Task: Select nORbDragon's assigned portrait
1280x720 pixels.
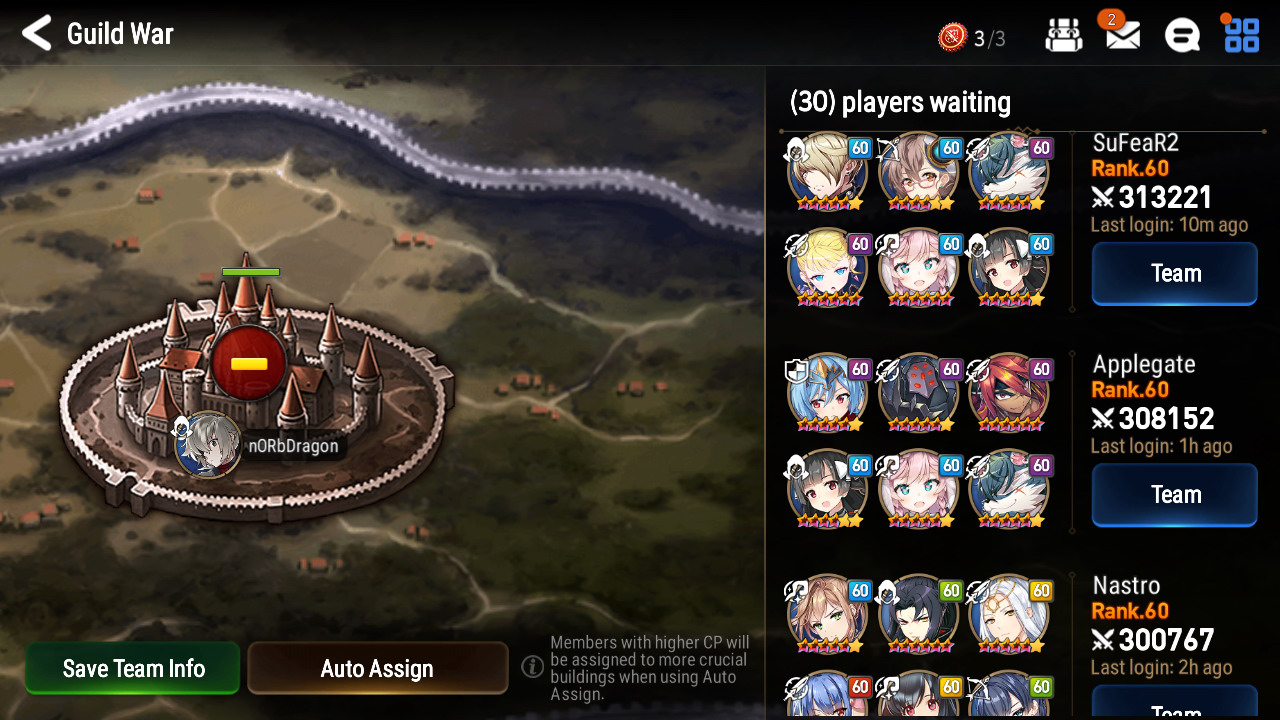Action: click(x=208, y=445)
